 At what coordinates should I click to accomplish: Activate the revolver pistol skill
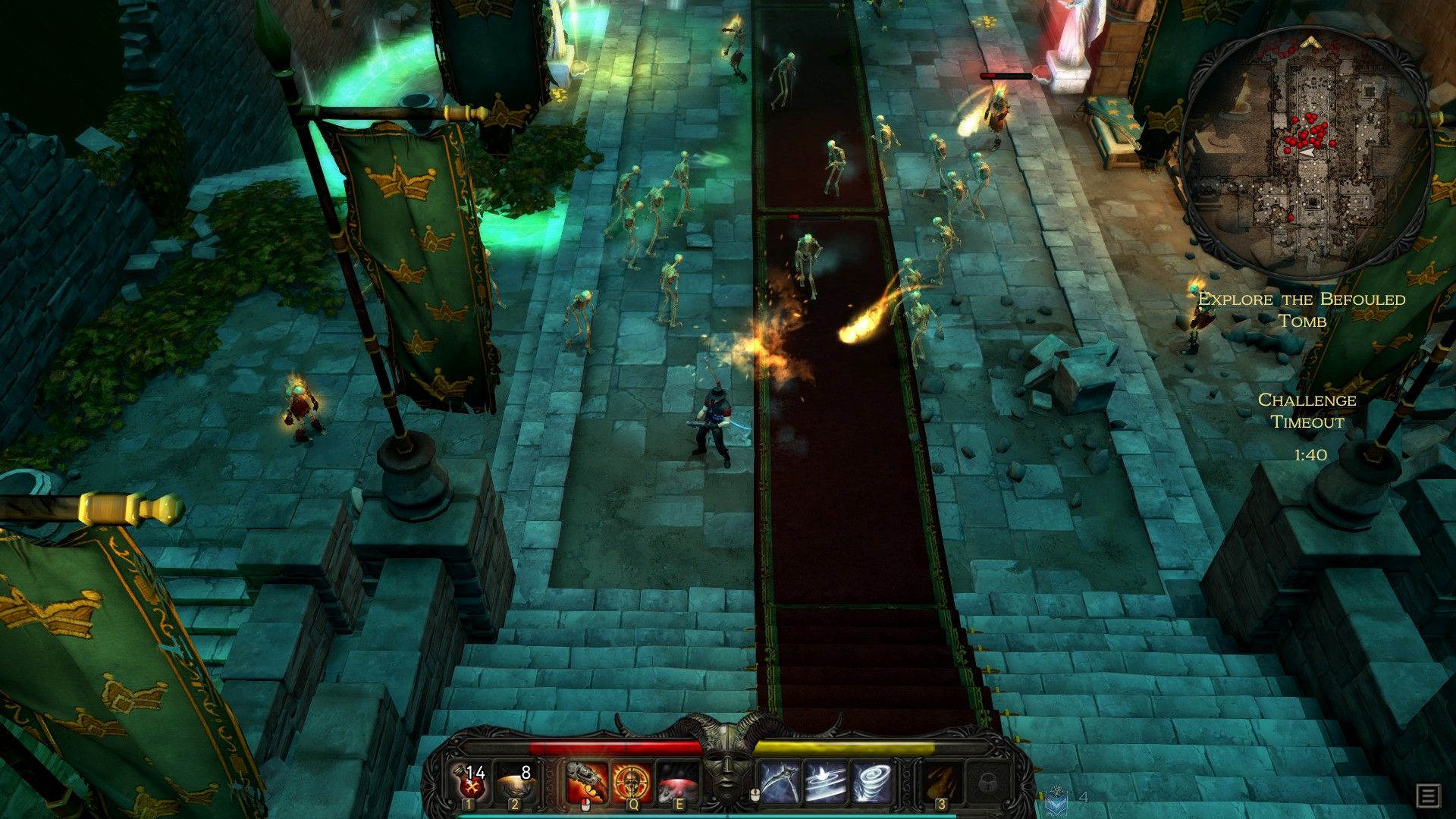[x=585, y=783]
